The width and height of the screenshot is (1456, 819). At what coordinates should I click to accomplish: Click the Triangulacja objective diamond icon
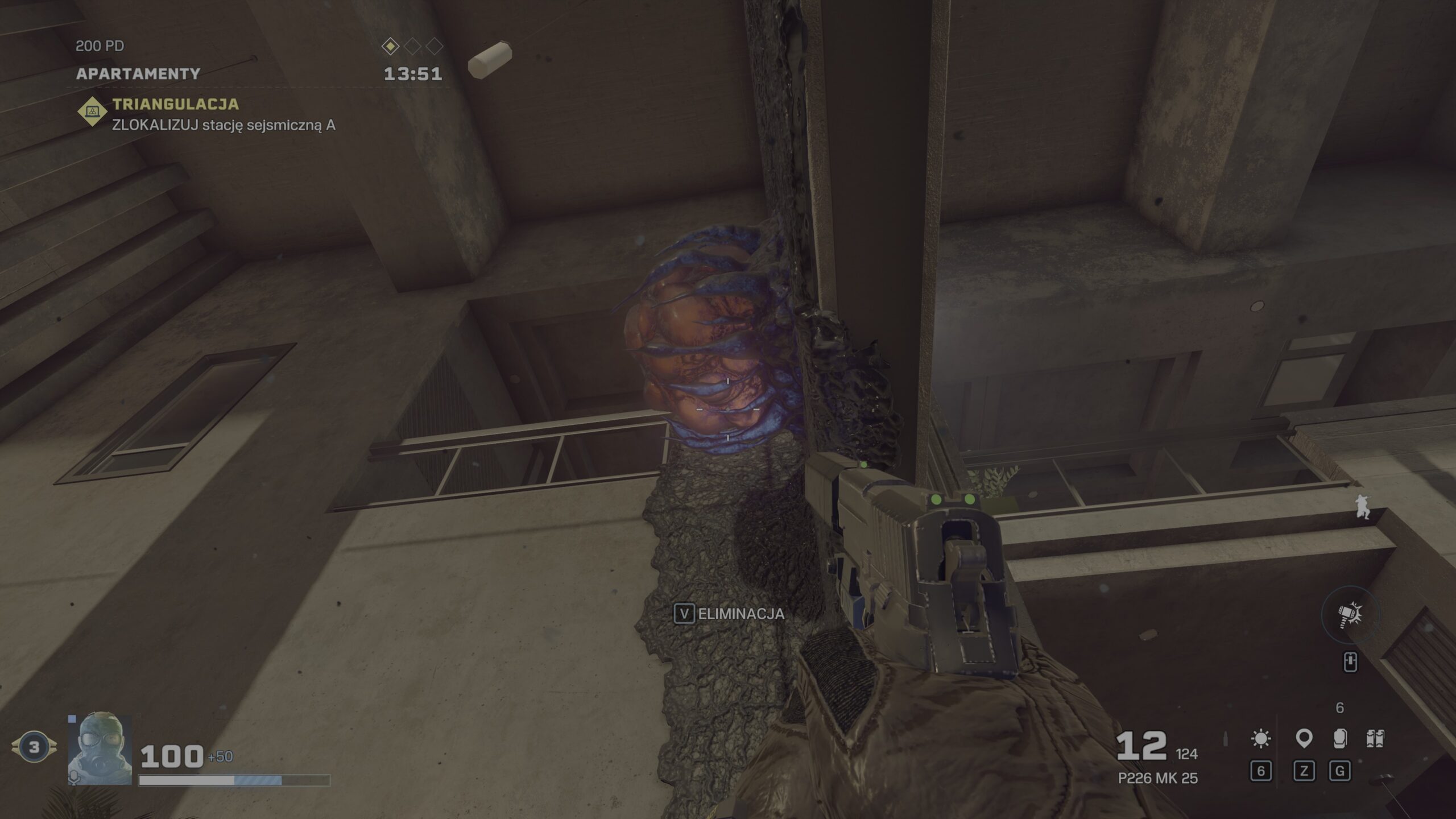(92, 112)
